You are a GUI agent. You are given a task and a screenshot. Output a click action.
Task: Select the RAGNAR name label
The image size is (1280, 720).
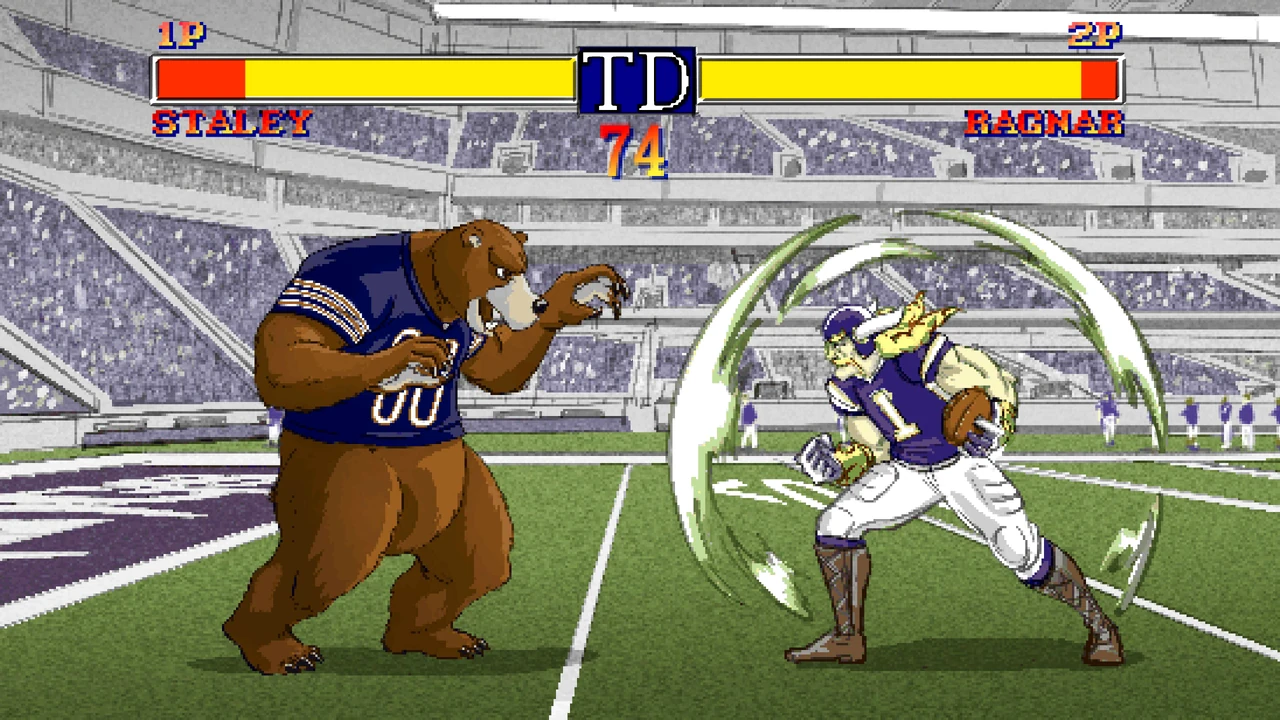click(1044, 122)
